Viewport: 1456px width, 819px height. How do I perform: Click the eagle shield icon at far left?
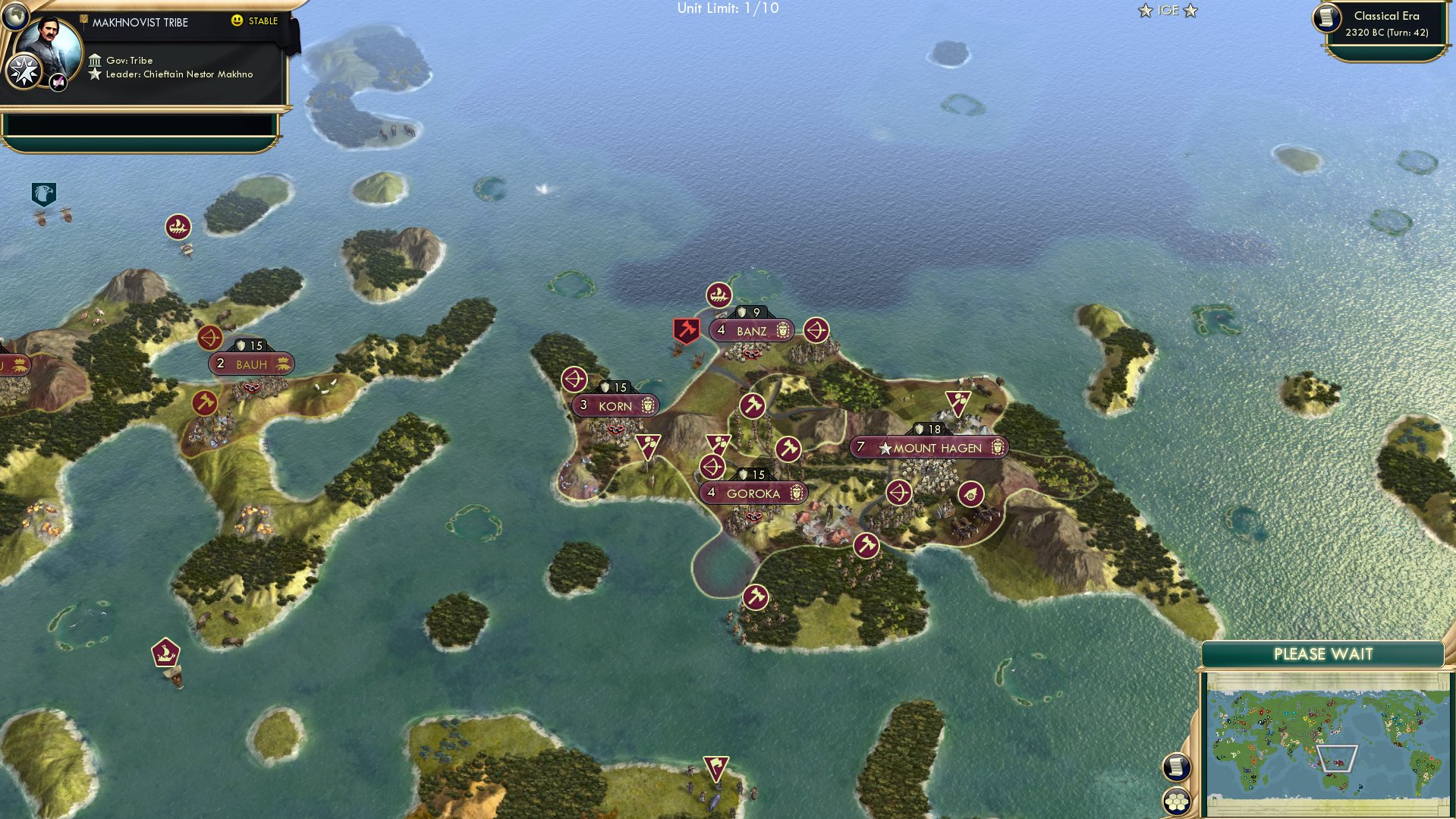(x=42, y=194)
